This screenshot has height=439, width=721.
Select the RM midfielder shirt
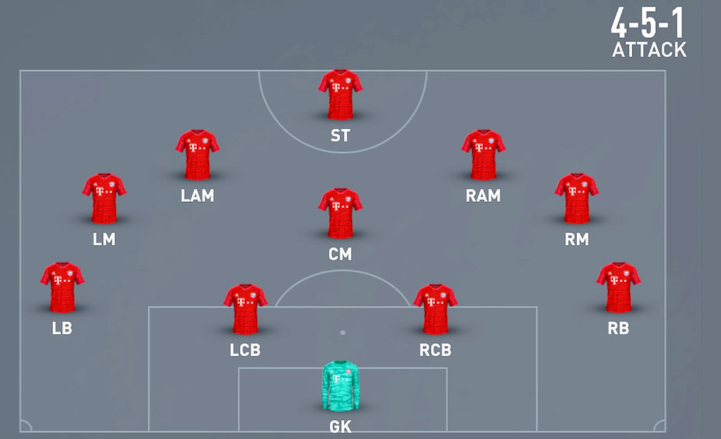pyautogui.click(x=577, y=199)
